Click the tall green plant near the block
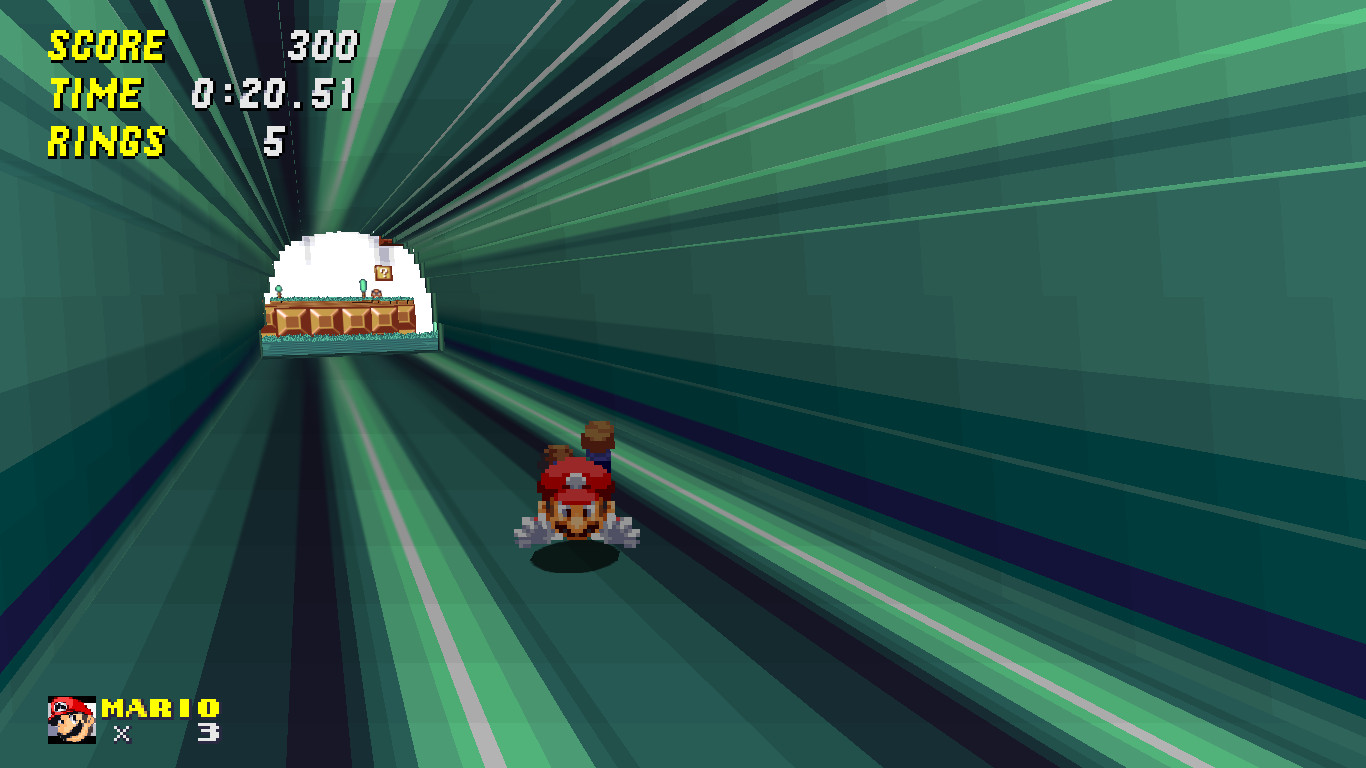Image resolution: width=1366 pixels, height=768 pixels. coord(362,285)
